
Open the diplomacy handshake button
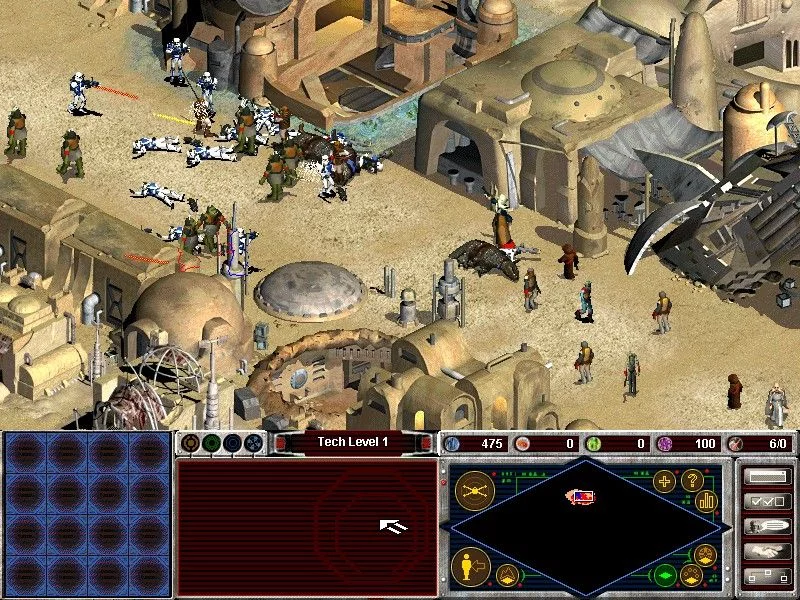click(767, 550)
